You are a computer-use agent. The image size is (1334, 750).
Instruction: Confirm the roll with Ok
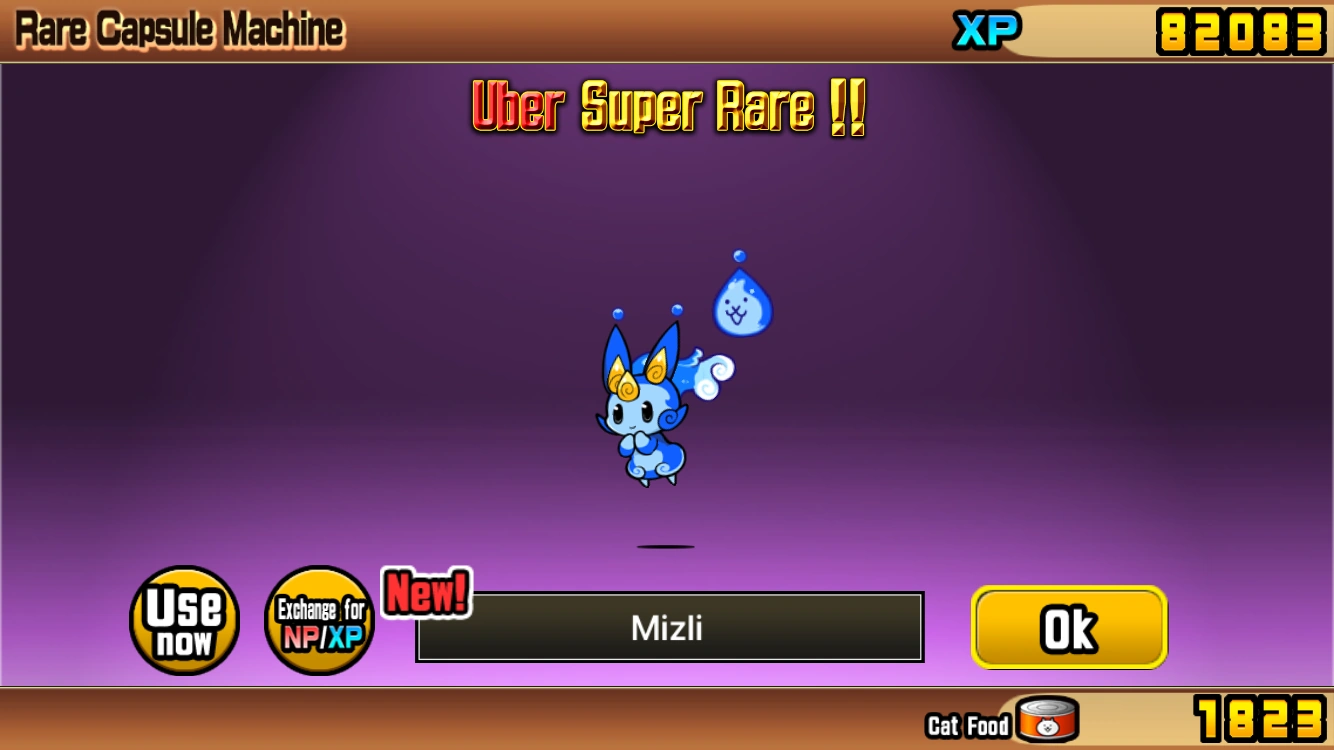click(1068, 627)
